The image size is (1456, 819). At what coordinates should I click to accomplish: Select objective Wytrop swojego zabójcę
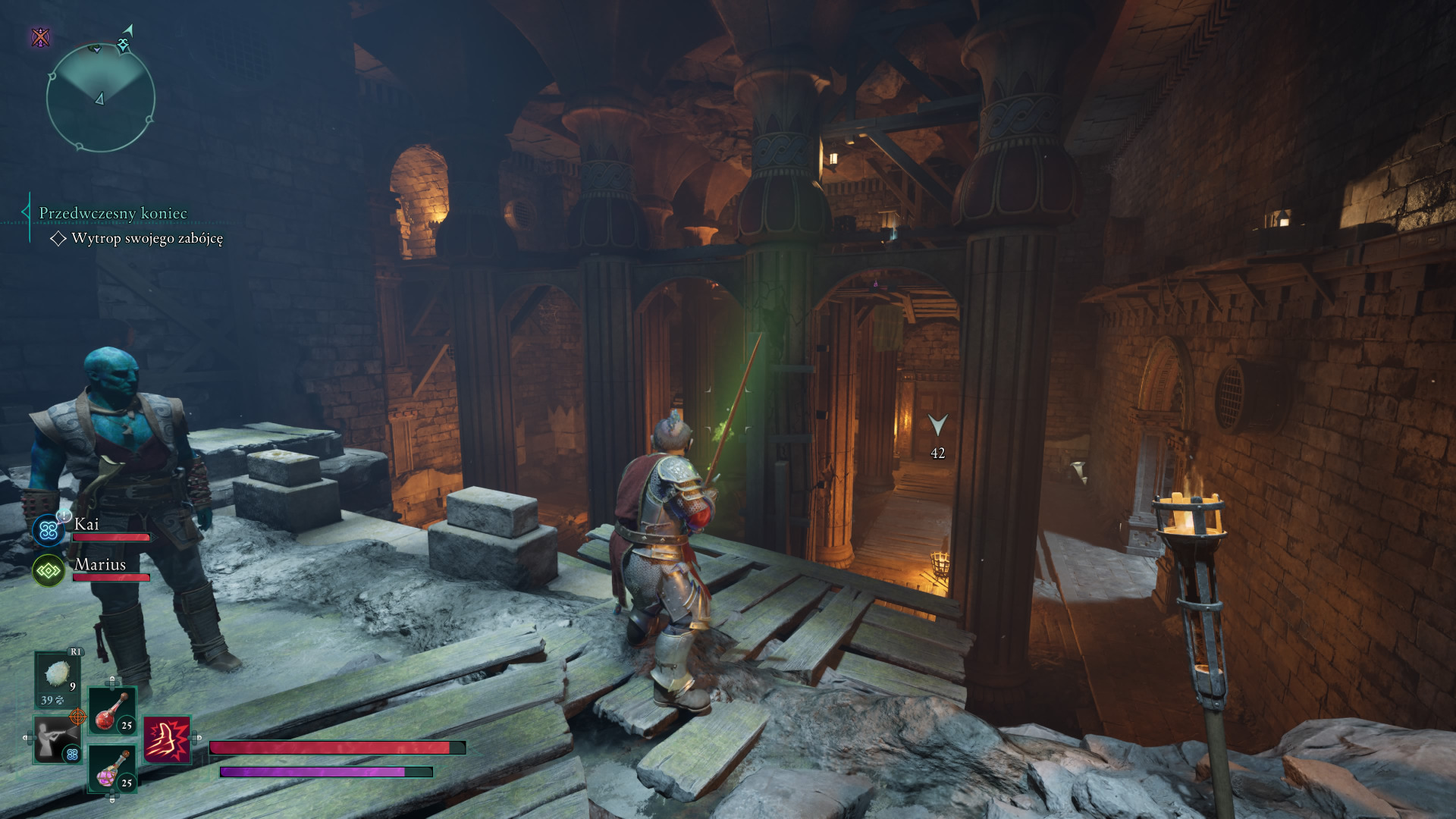pos(146,238)
